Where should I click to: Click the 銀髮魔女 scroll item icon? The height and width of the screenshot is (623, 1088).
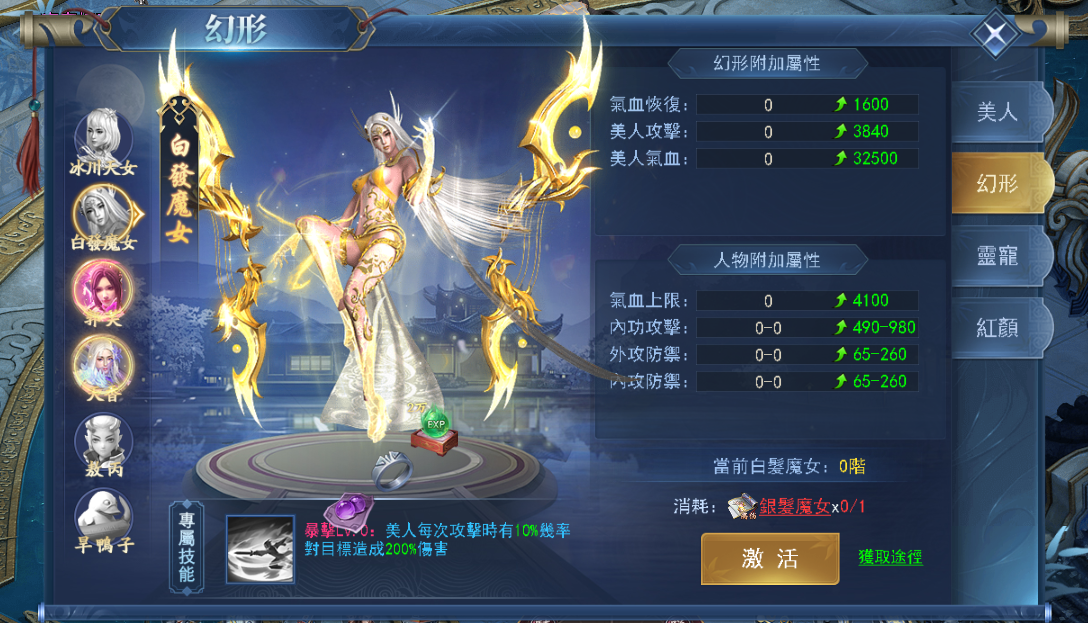point(741,506)
